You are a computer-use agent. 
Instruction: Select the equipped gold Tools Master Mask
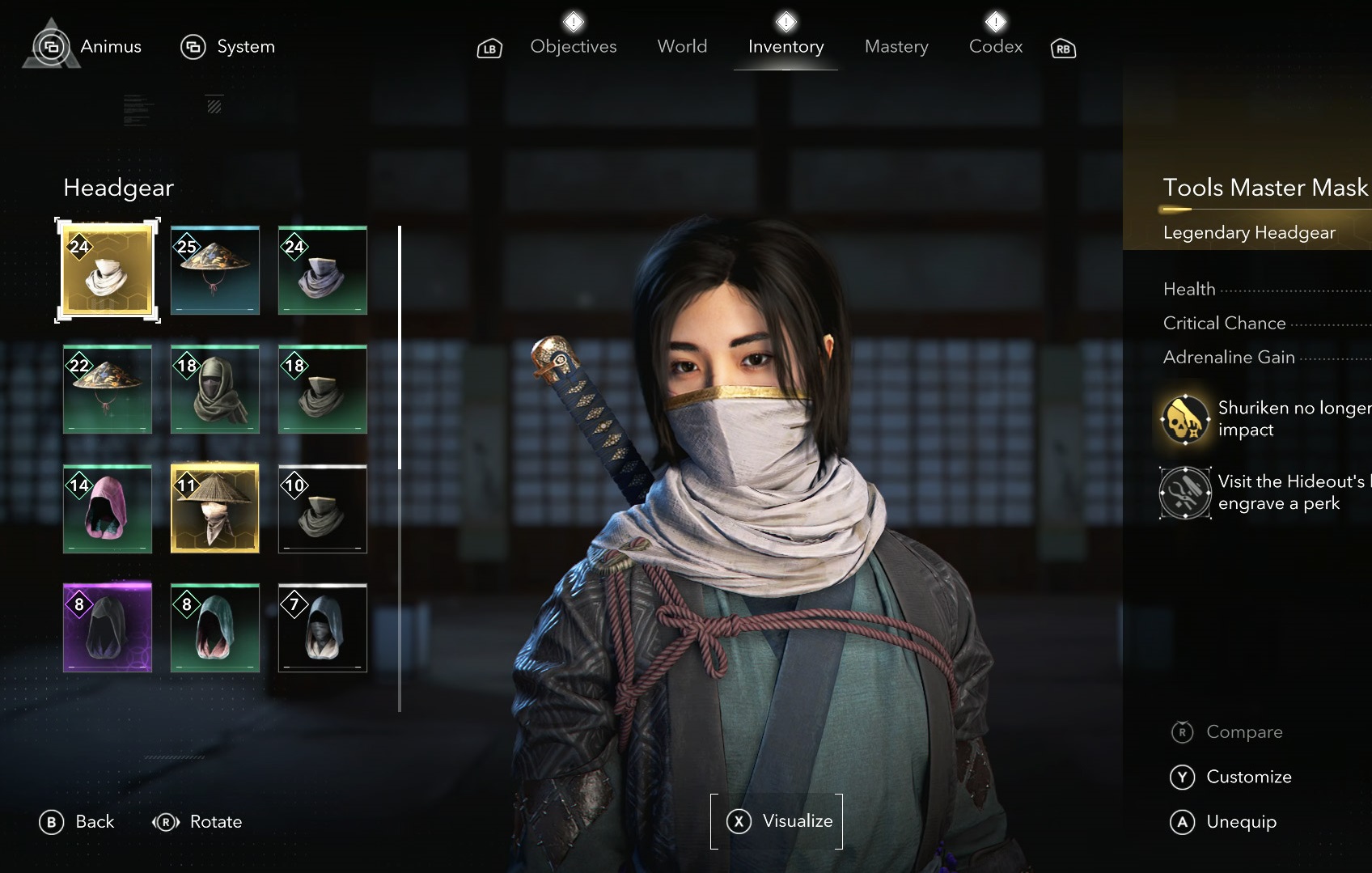108,270
